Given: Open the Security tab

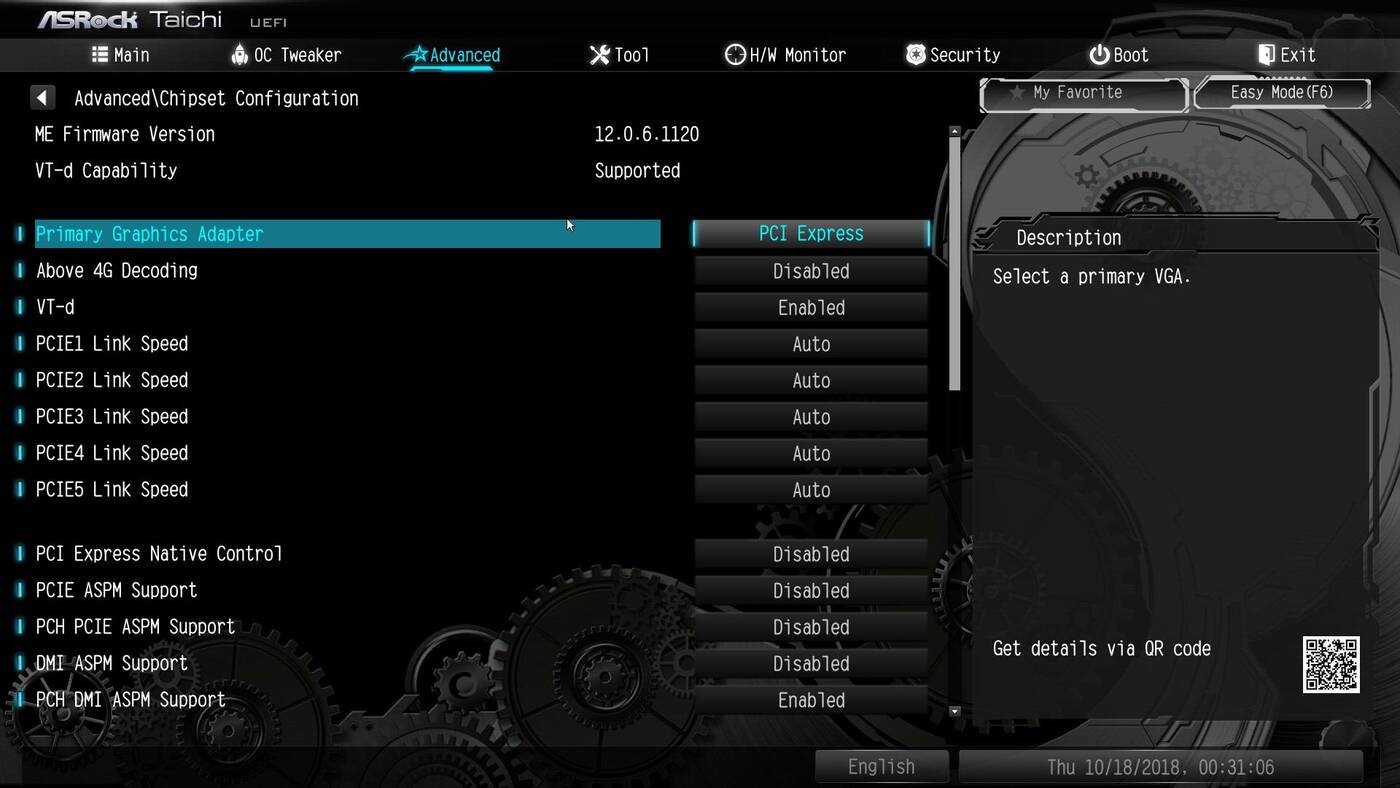Looking at the screenshot, I should [953, 55].
